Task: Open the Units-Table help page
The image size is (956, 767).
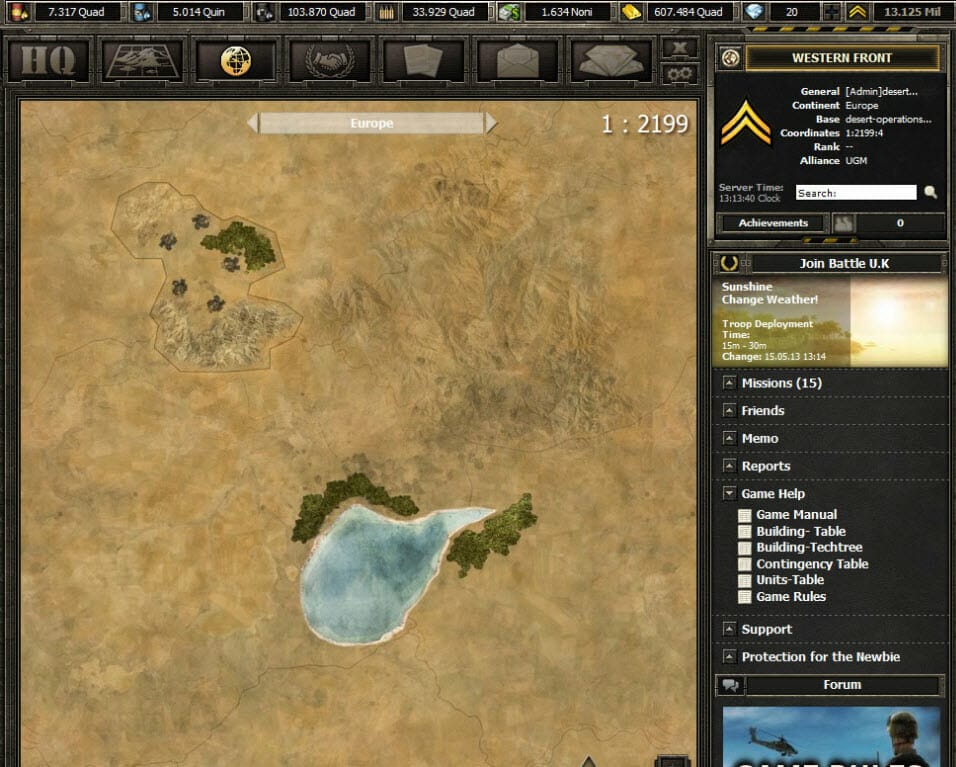Action: coord(790,580)
